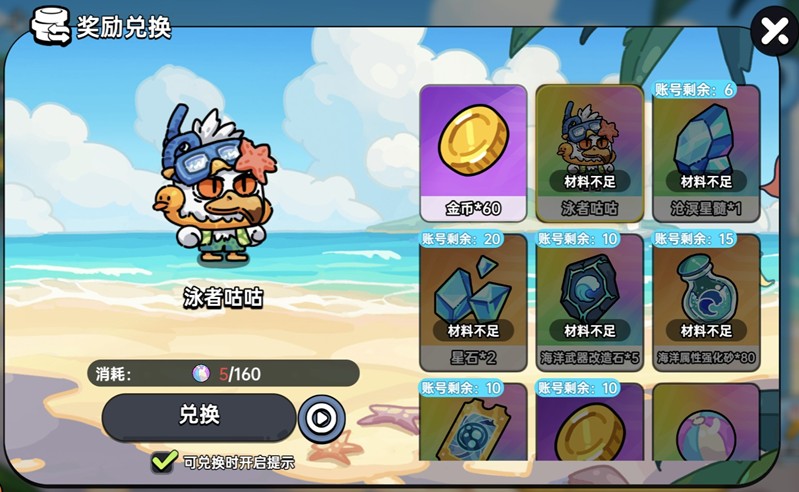Viewport: 799px width, 492px height.
Task: Close the reward exchange window
Action: coord(774,32)
